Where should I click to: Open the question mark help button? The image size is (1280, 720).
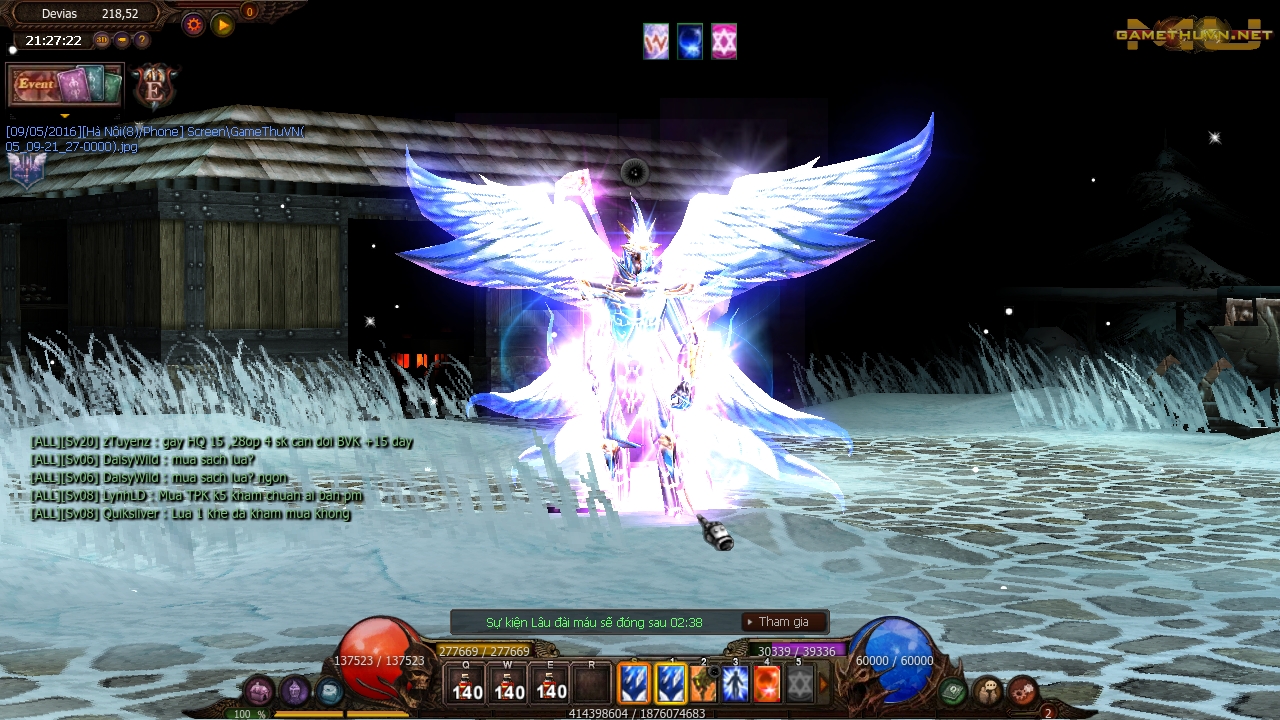[142, 40]
